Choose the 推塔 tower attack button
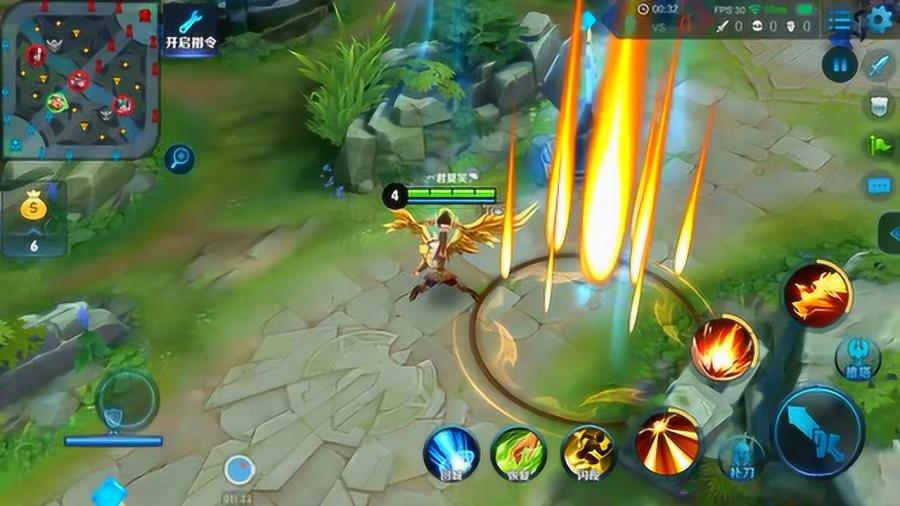The width and height of the screenshot is (900, 506). pos(857,358)
